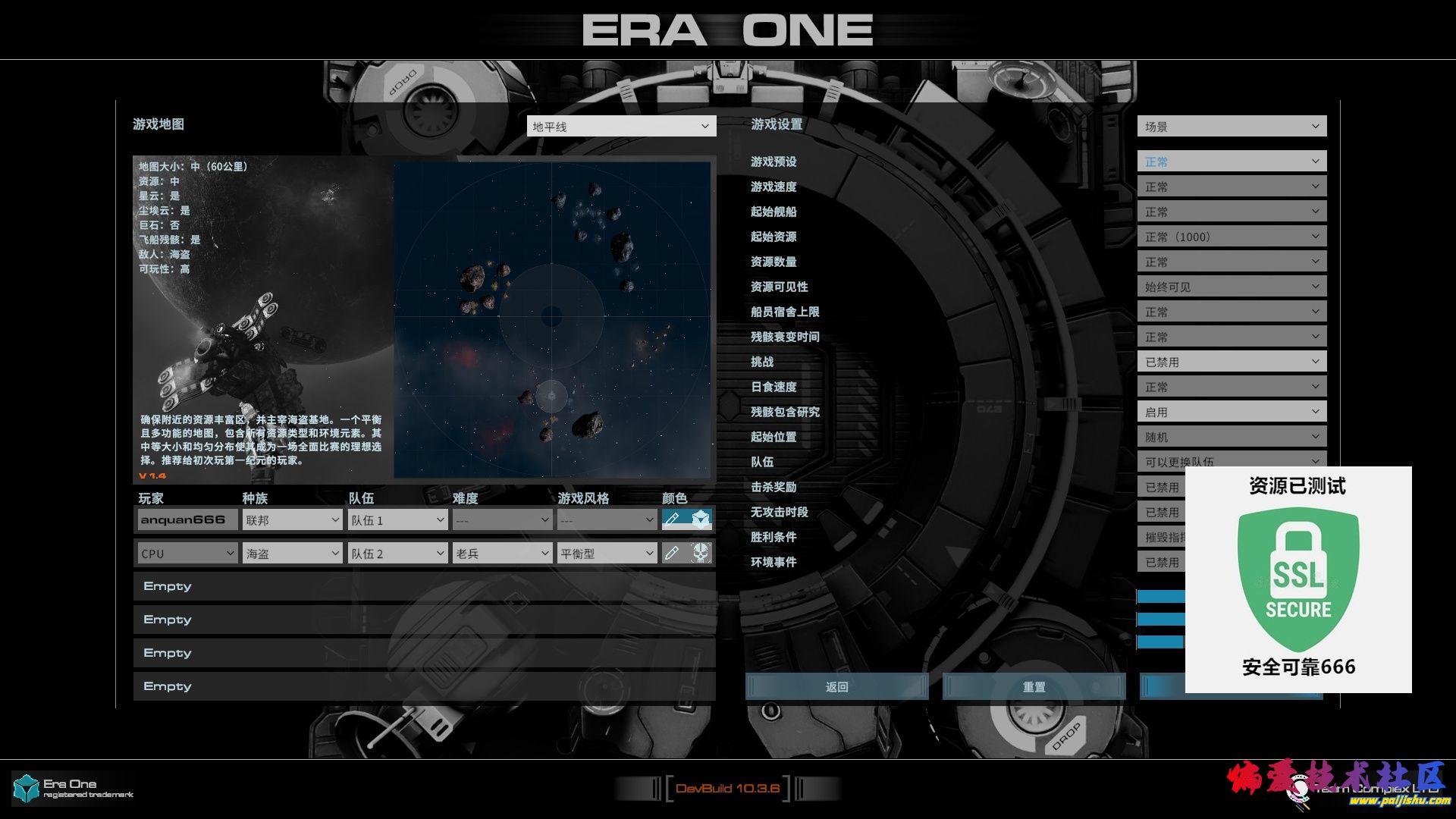Open the 海盗 faction dropdown
Viewport: 1456px width, 819px height.
coord(292,554)
